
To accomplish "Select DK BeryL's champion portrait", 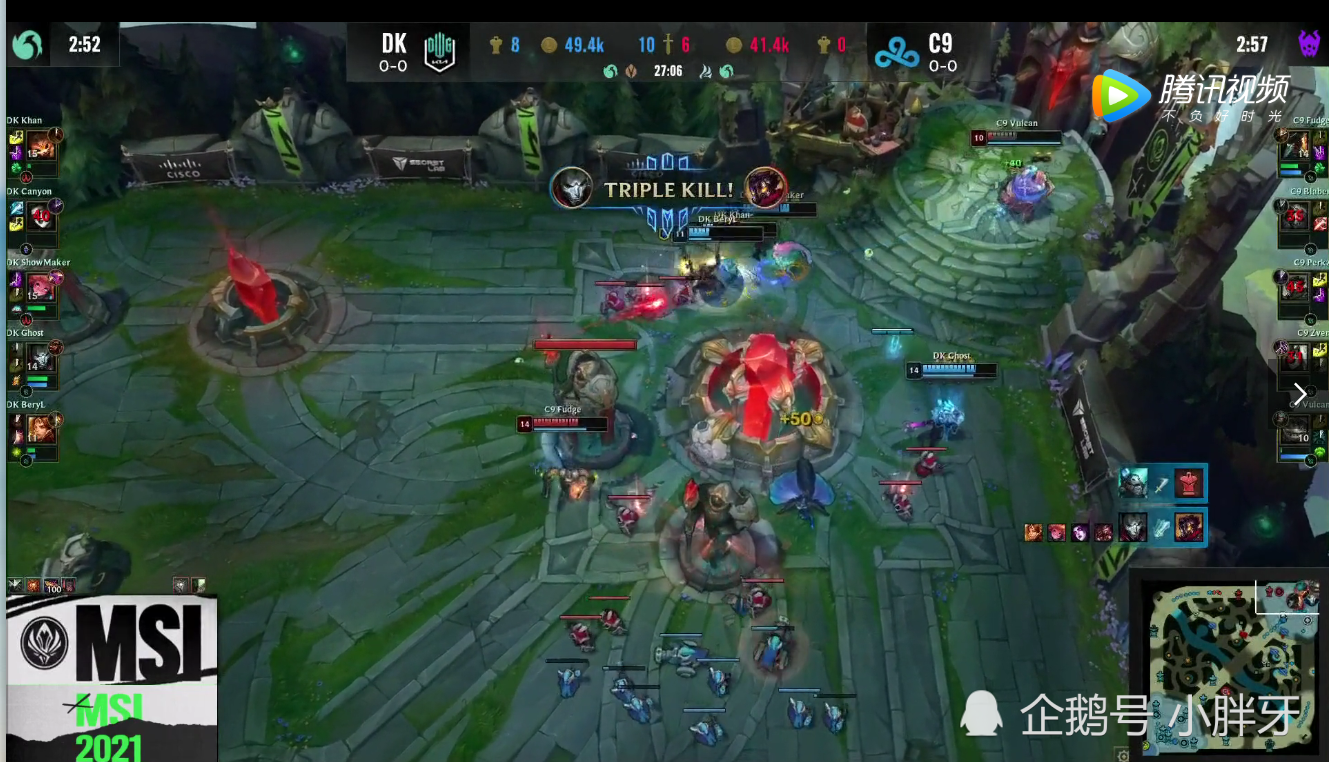I will [41, 429].
